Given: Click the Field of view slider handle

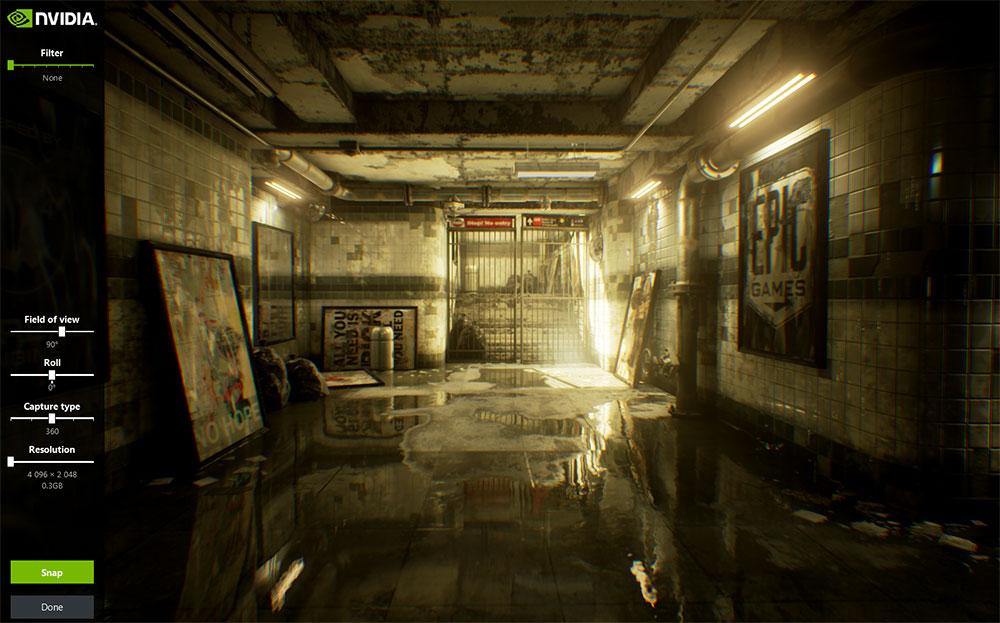Looking at the screenshot, I should [62, 330].
